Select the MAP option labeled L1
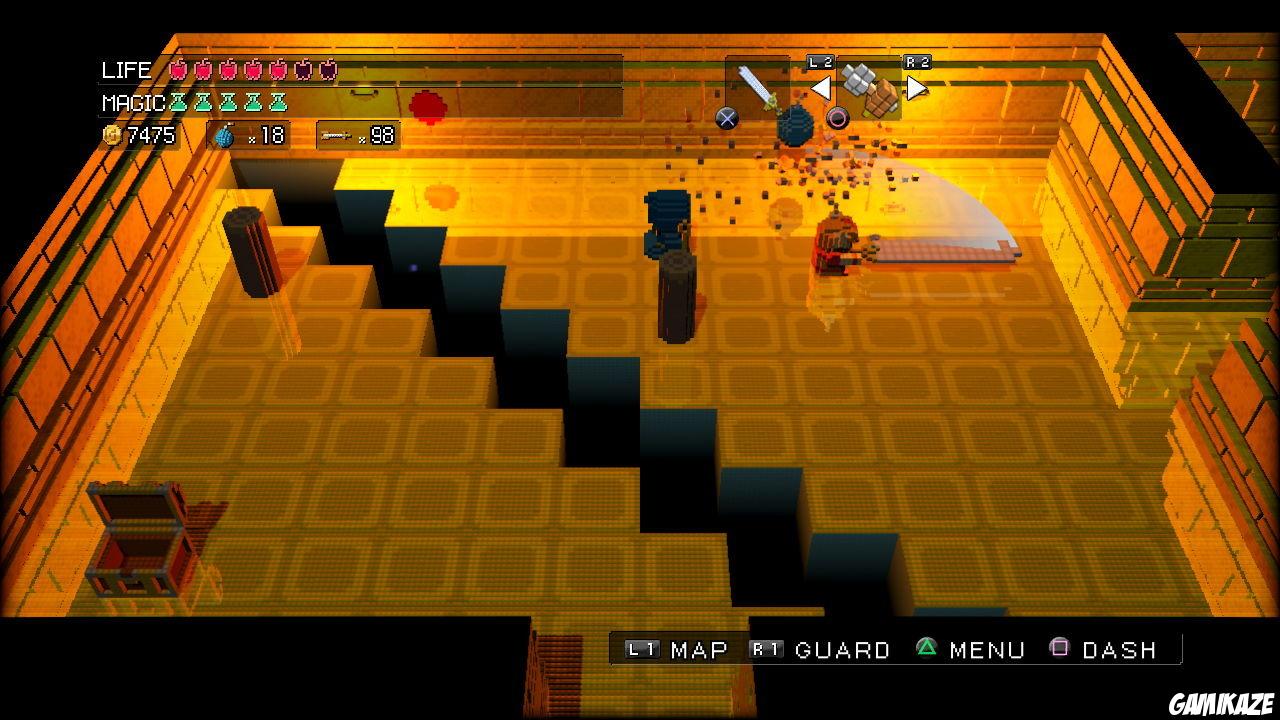Screen dimensions: 1280x720 click(672, 650)
